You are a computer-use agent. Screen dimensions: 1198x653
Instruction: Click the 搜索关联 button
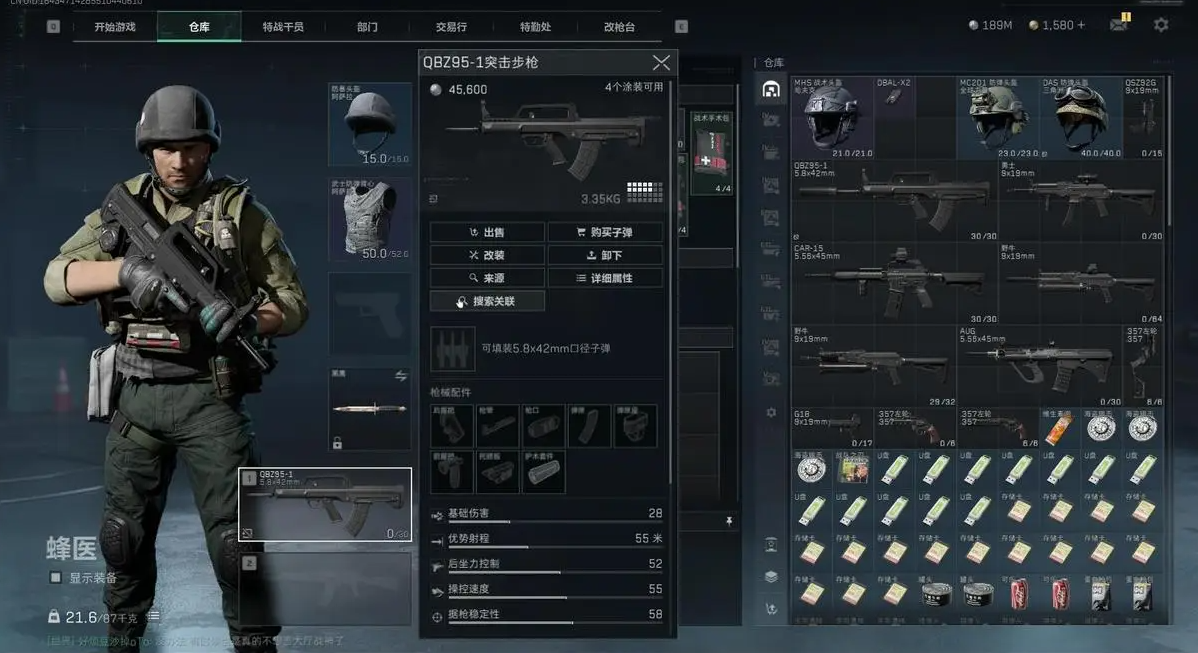487,301
